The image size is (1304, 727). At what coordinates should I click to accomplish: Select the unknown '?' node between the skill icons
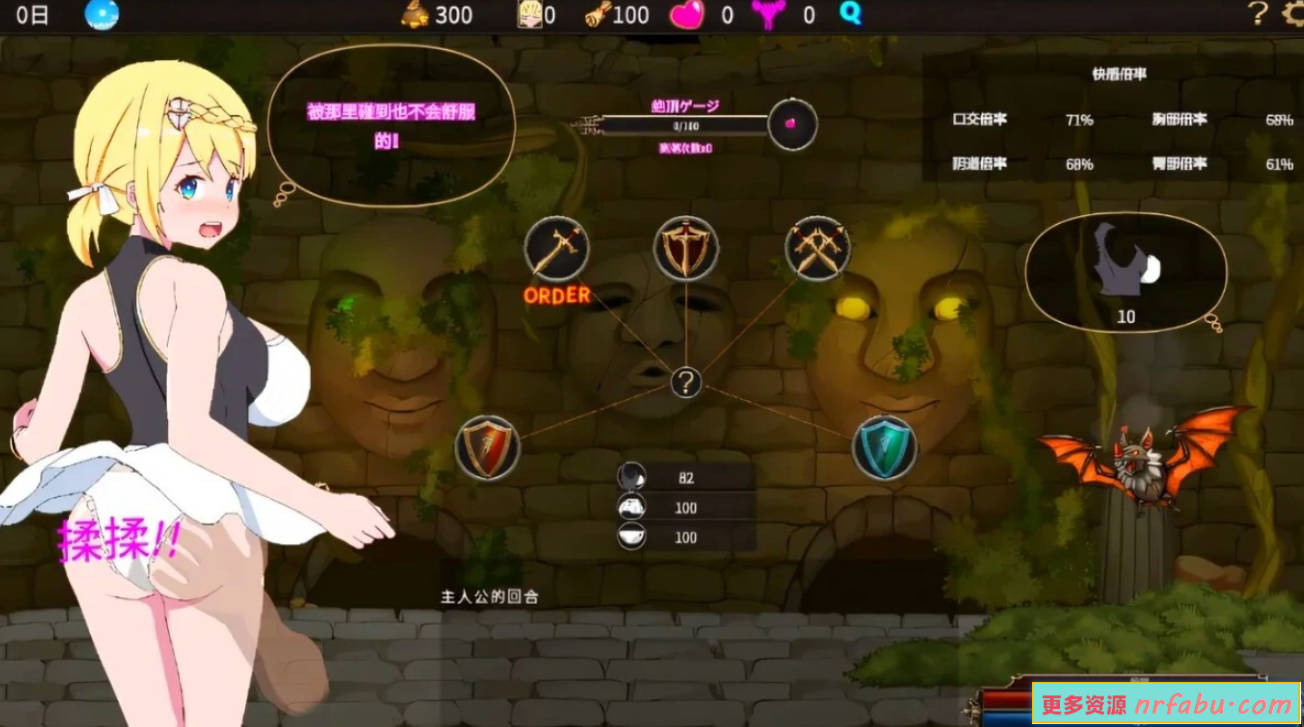(x=686, y=381)
